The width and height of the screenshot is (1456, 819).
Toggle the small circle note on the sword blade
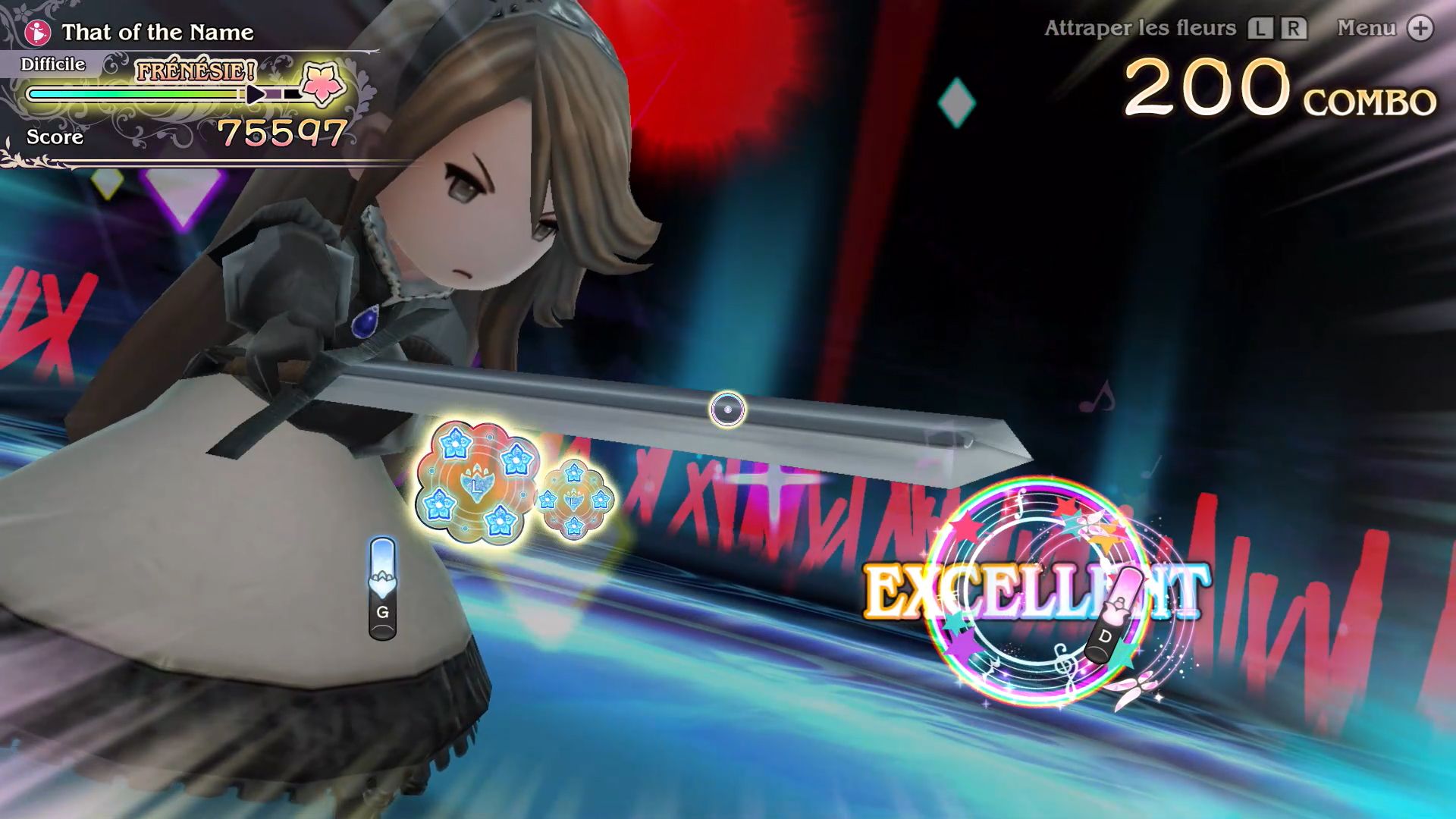click(729, 409)
